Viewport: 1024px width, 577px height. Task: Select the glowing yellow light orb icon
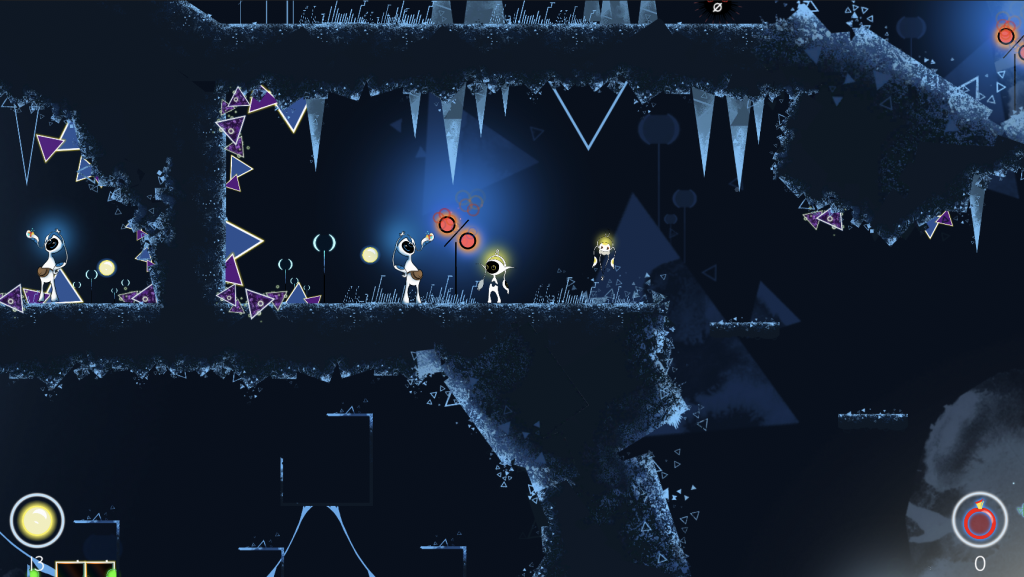point(37,520)
